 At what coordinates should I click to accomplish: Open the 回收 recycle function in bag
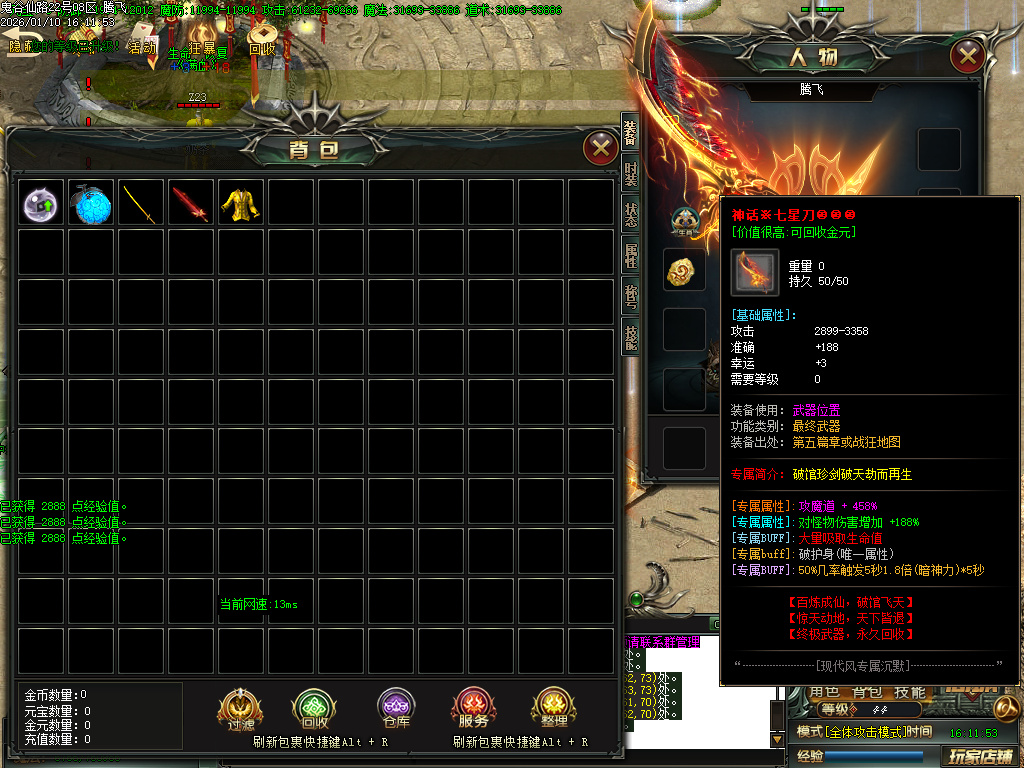(x=313, y=709)
